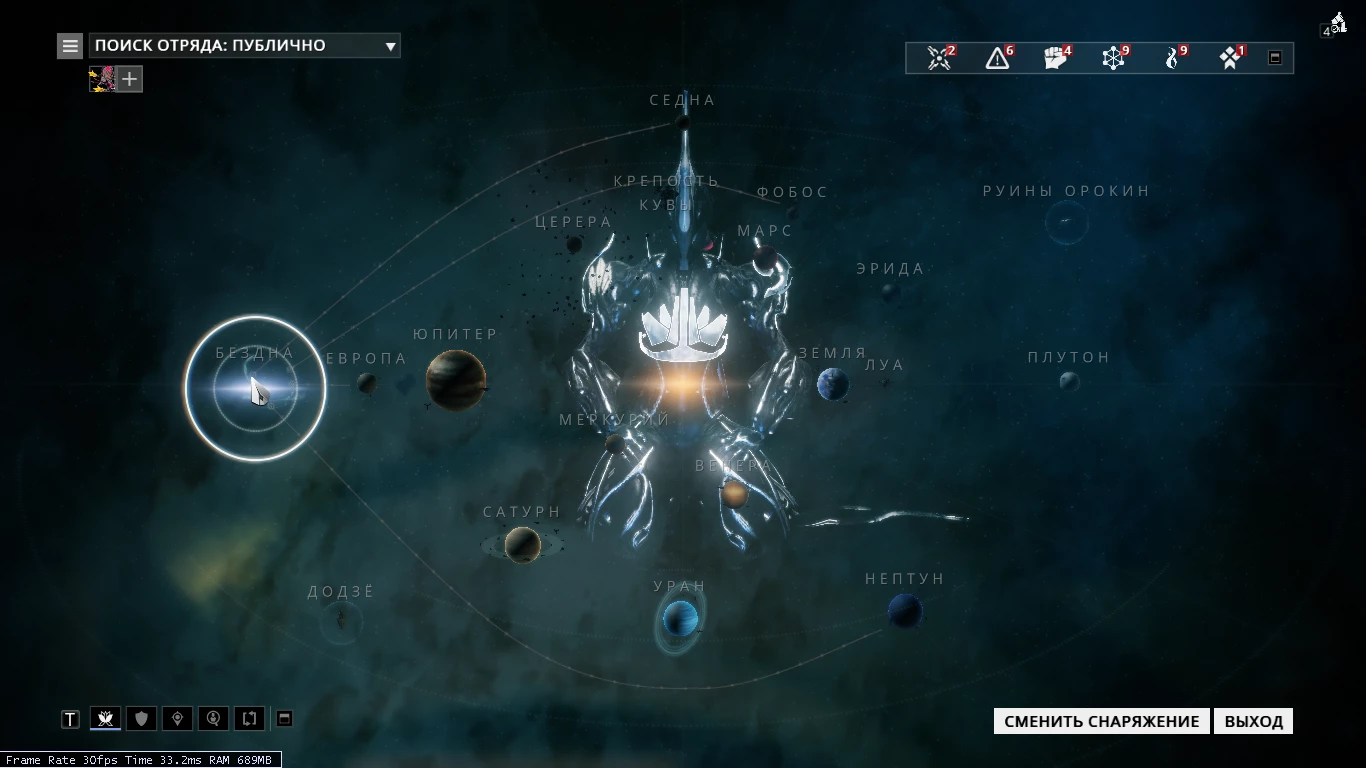
Task: Select the cycling arrows mode tab
Action: 249,719
